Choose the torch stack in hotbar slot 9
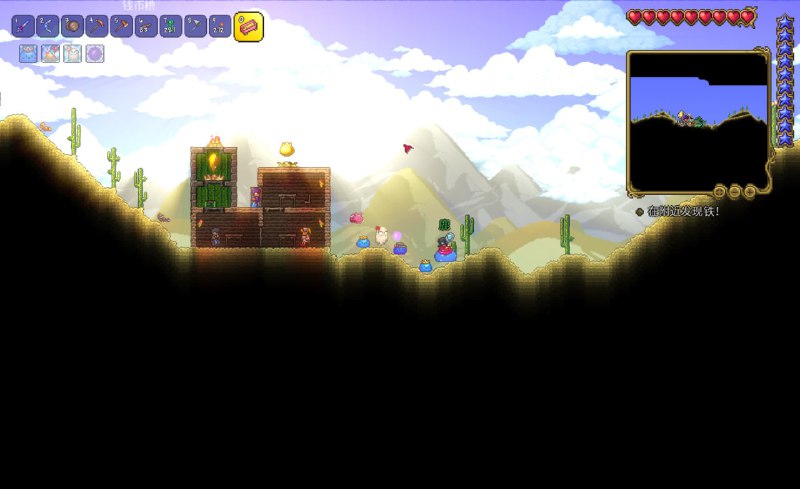This screenshot has height=489, width=800. click(220, 26)
